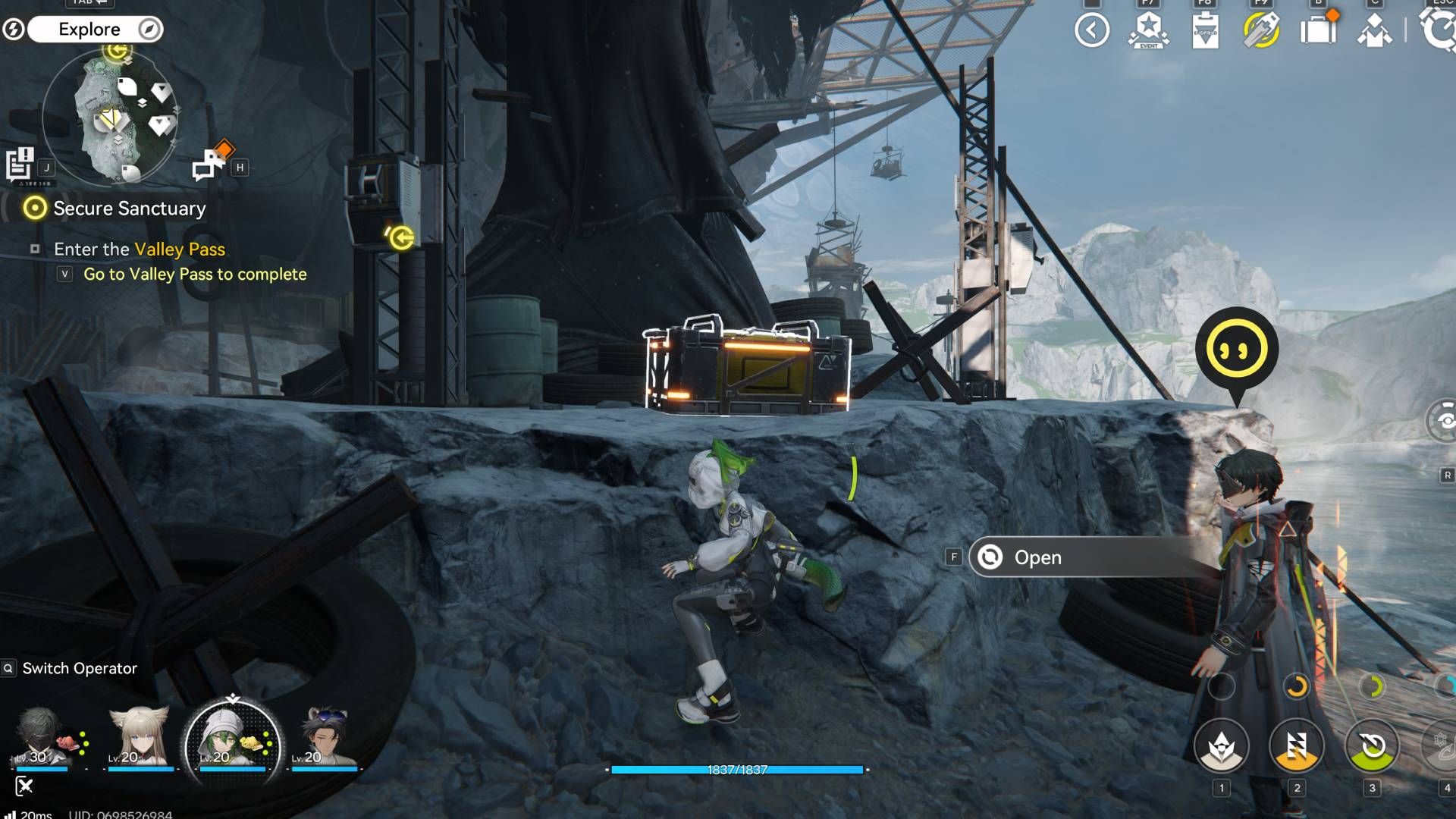Select the Secure Sanctuary quest tracker
Viewport: 1456px width, 819px height.
point(129,209)
